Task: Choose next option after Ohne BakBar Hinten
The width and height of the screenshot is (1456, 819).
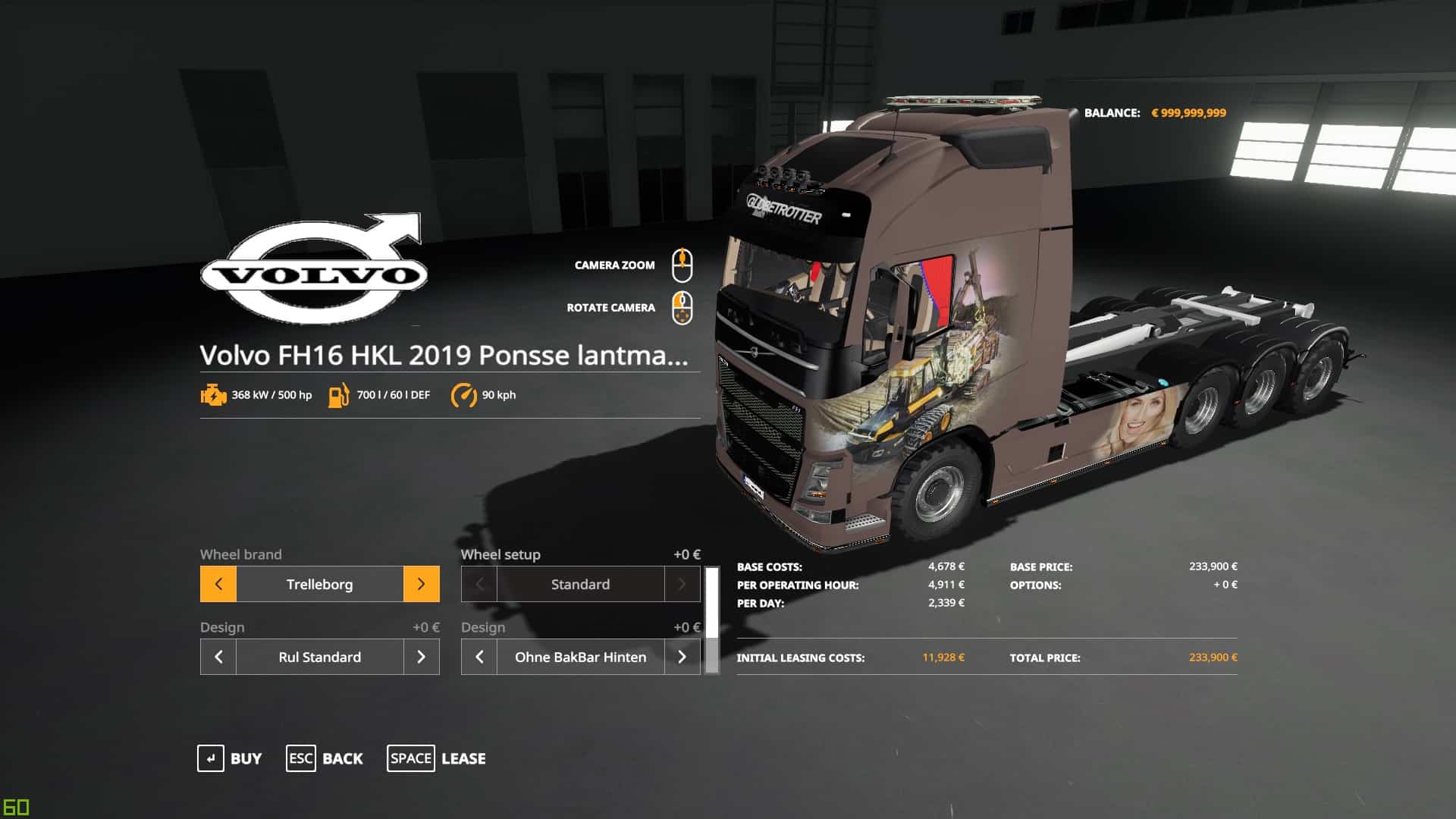Action: click(682, 657)
